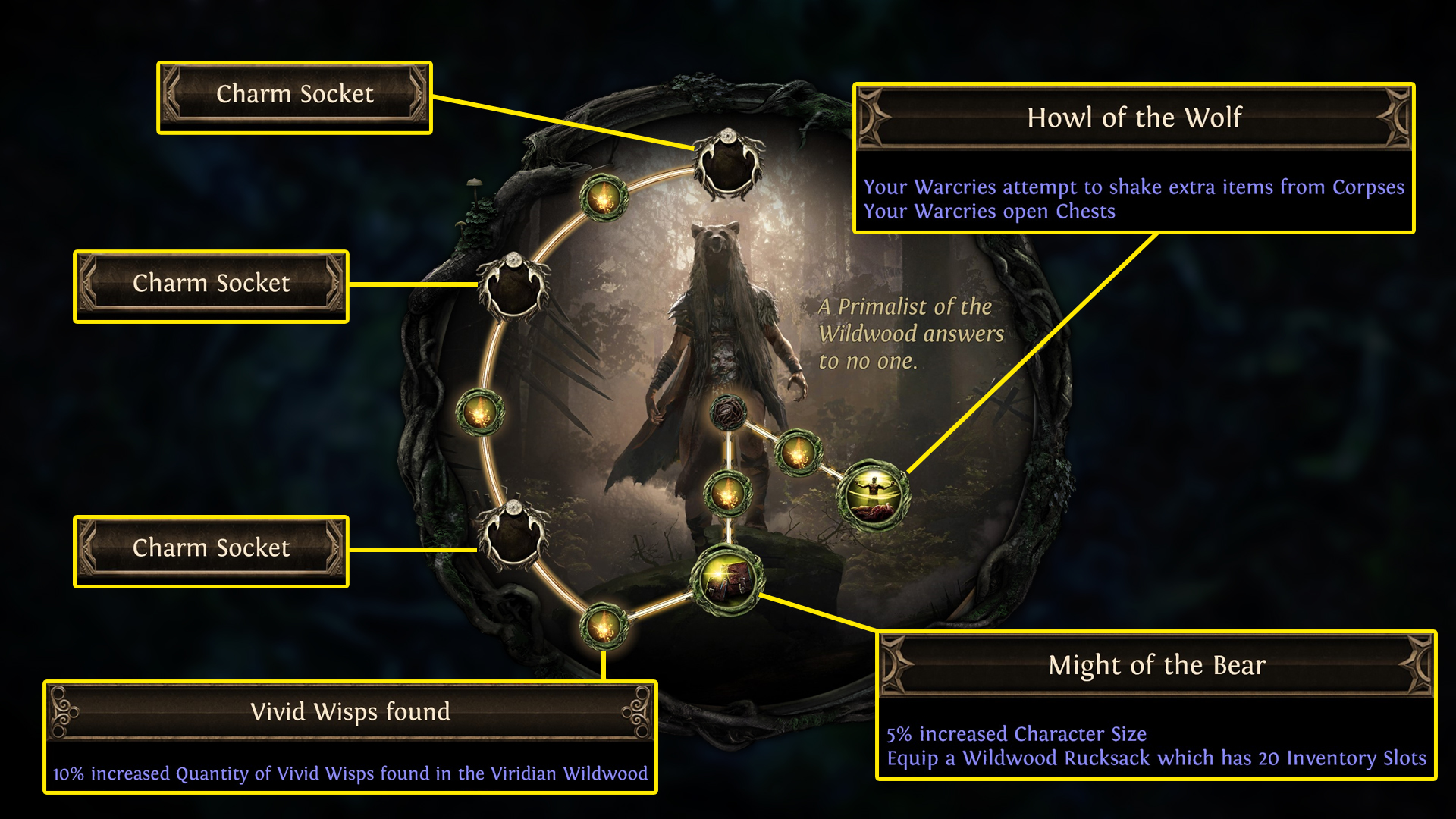Click the "5% increased Character Size" modifier text

click(1017, 734)
